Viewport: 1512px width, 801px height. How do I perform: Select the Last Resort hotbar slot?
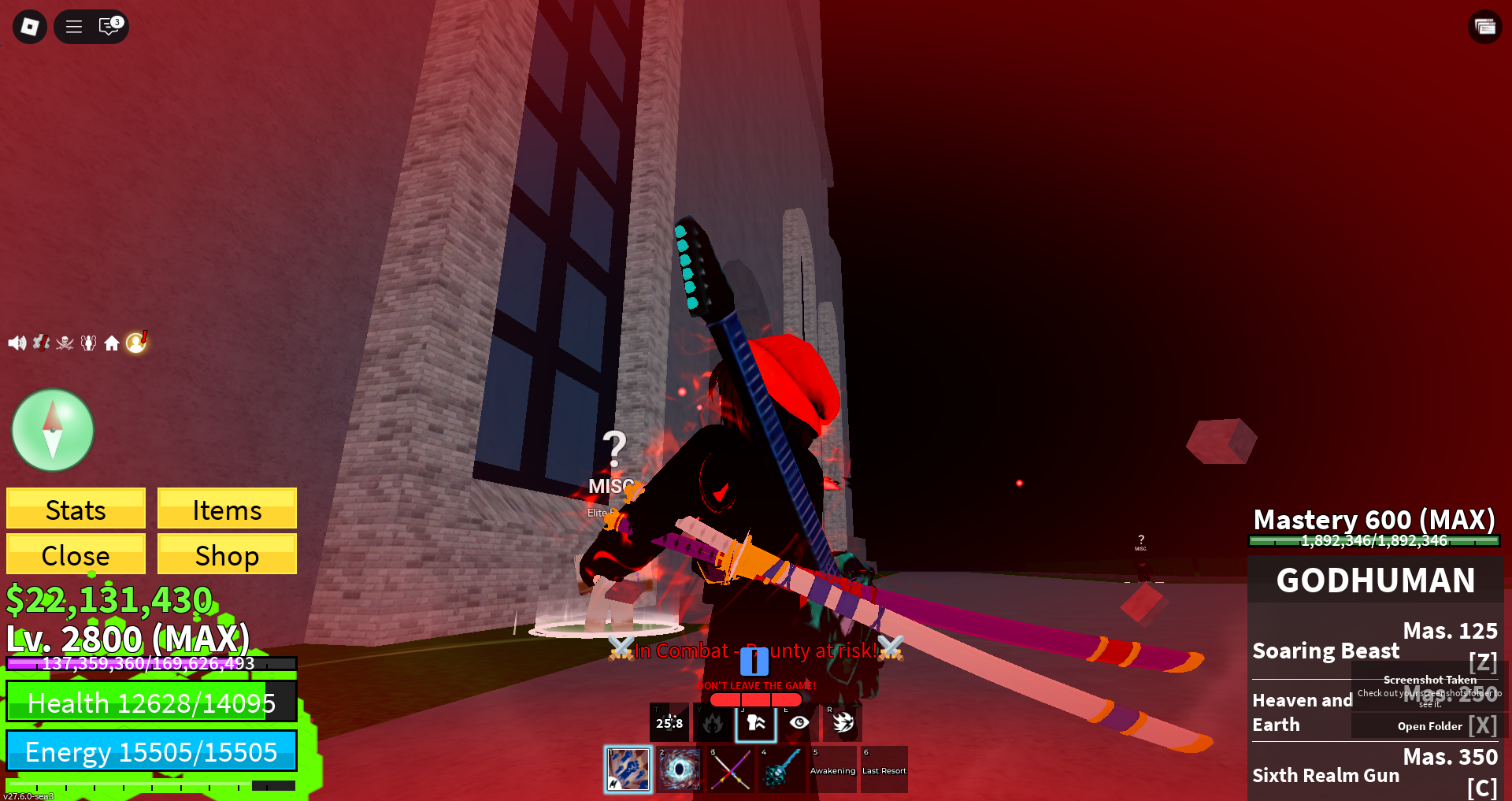pyautogui.click(x=884, y=769)
